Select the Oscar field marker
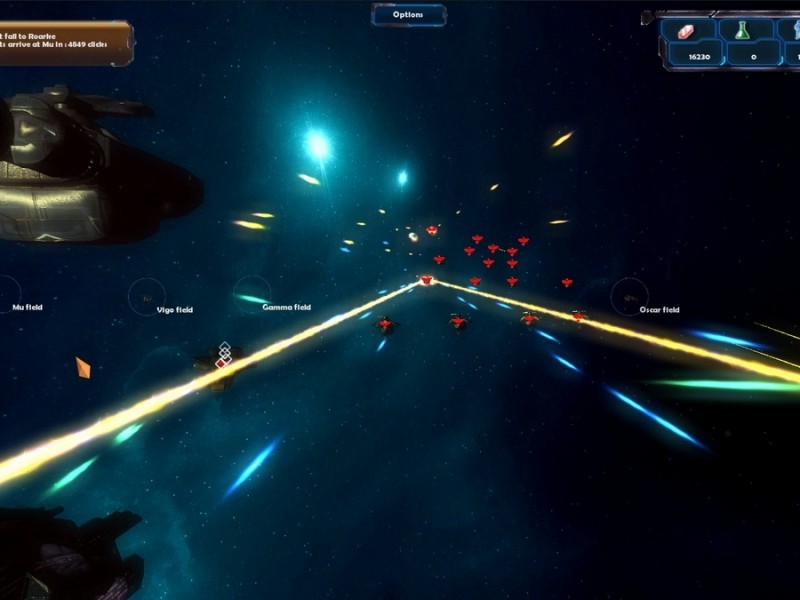This screenshot has width=800, height=600. 630,295
